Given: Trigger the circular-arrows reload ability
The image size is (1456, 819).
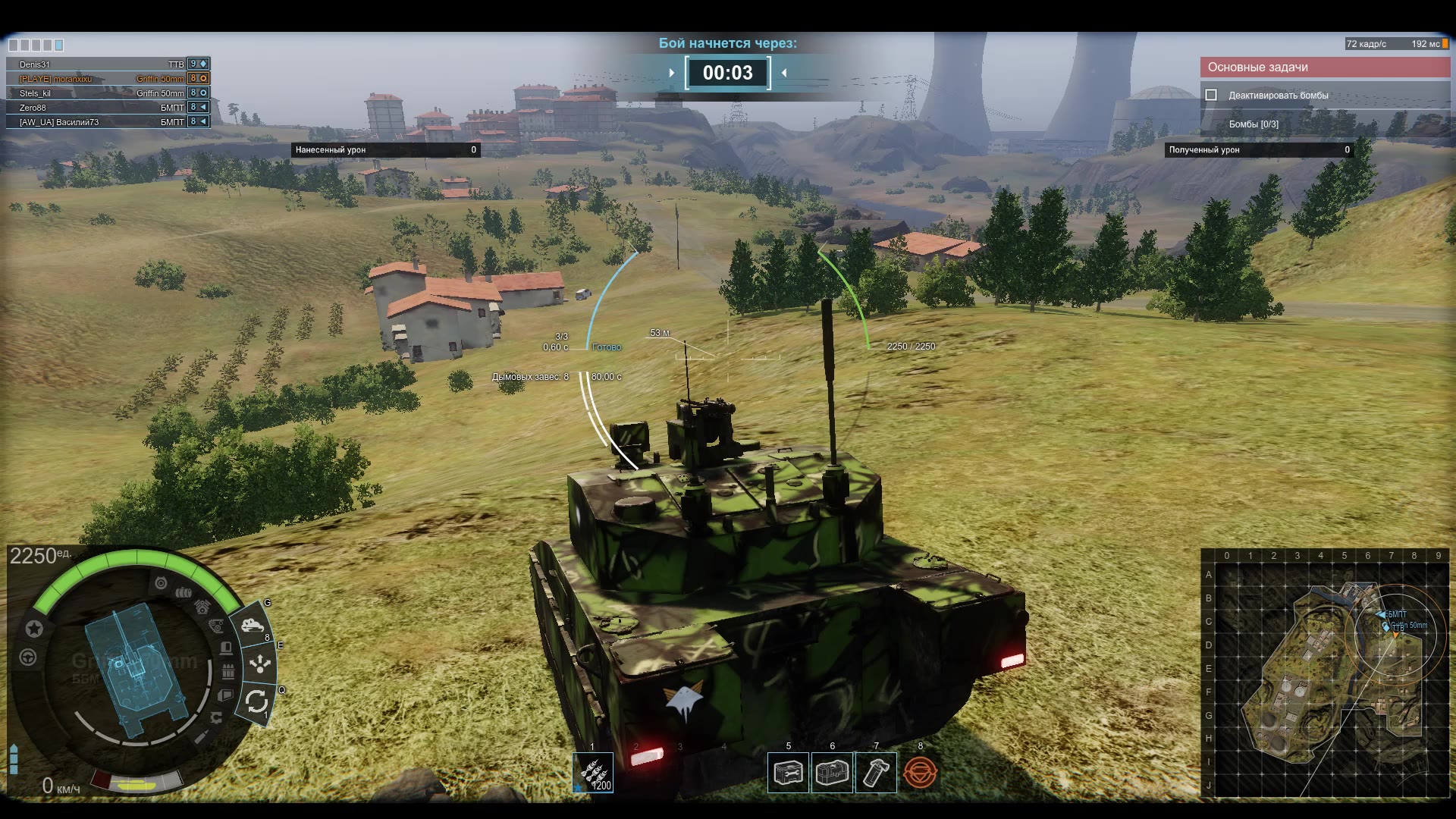Looking at the screenshot, I should click(x=256, y=701).
